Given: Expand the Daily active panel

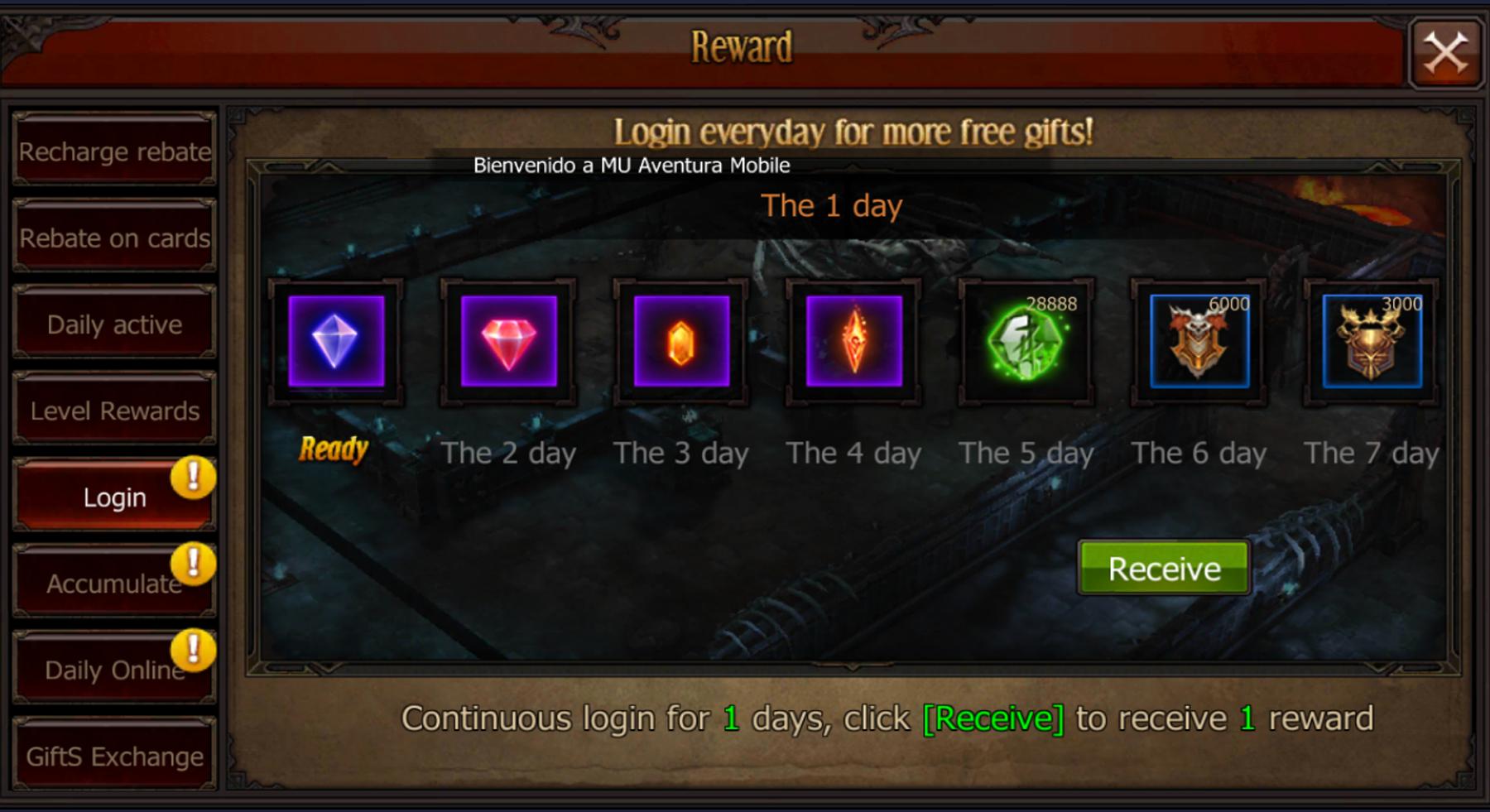Looking at the screenshot, I should click(114, 324).
